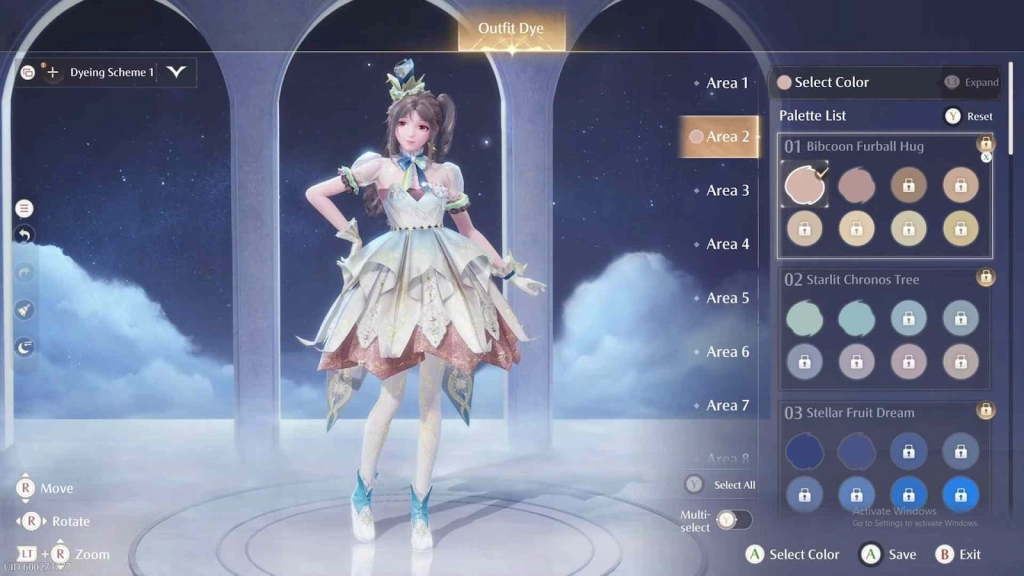Choose the checked pink swatch in Bibcoon Furball Hug
Screen dimensions: 1024x576
804,185
